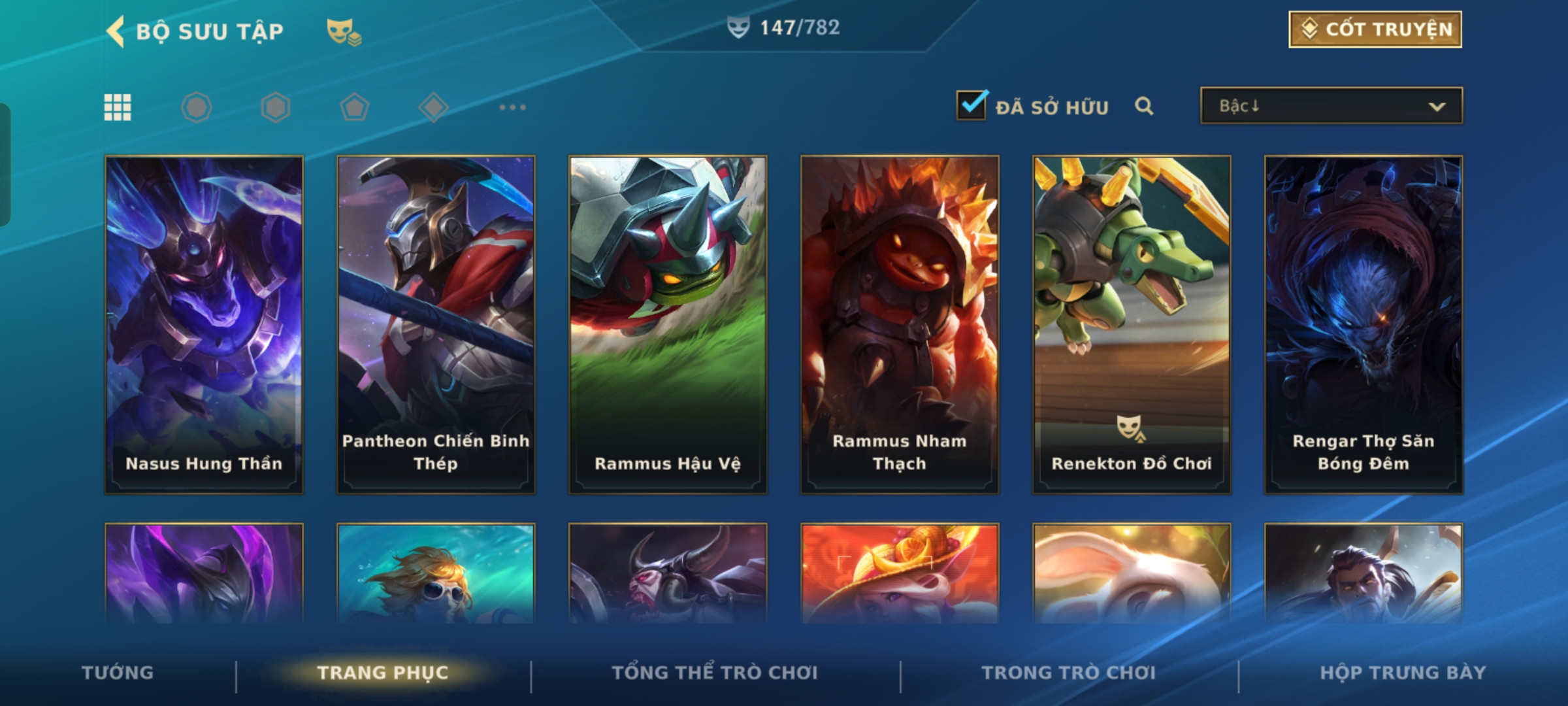This screenshot has width=1568, height=706.
Task: Select the diamond-shaped rarity filter
Action: (433, 107)
